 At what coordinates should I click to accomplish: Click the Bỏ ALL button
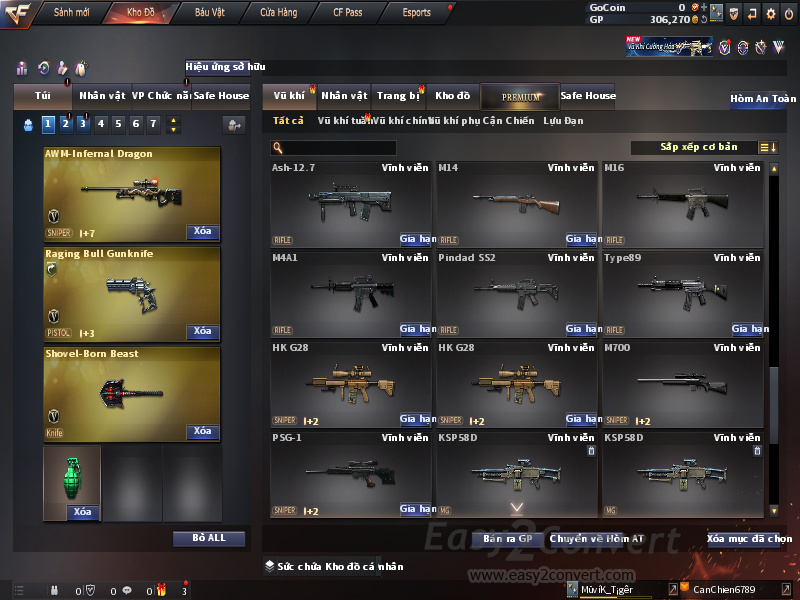[x=209, y=538]
